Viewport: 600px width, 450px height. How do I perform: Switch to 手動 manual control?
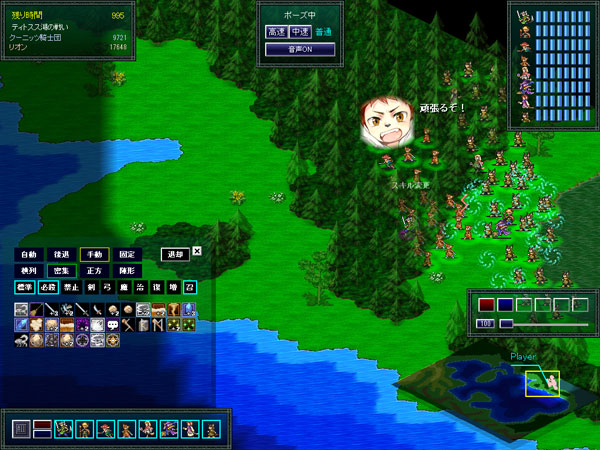coord(95,255)
